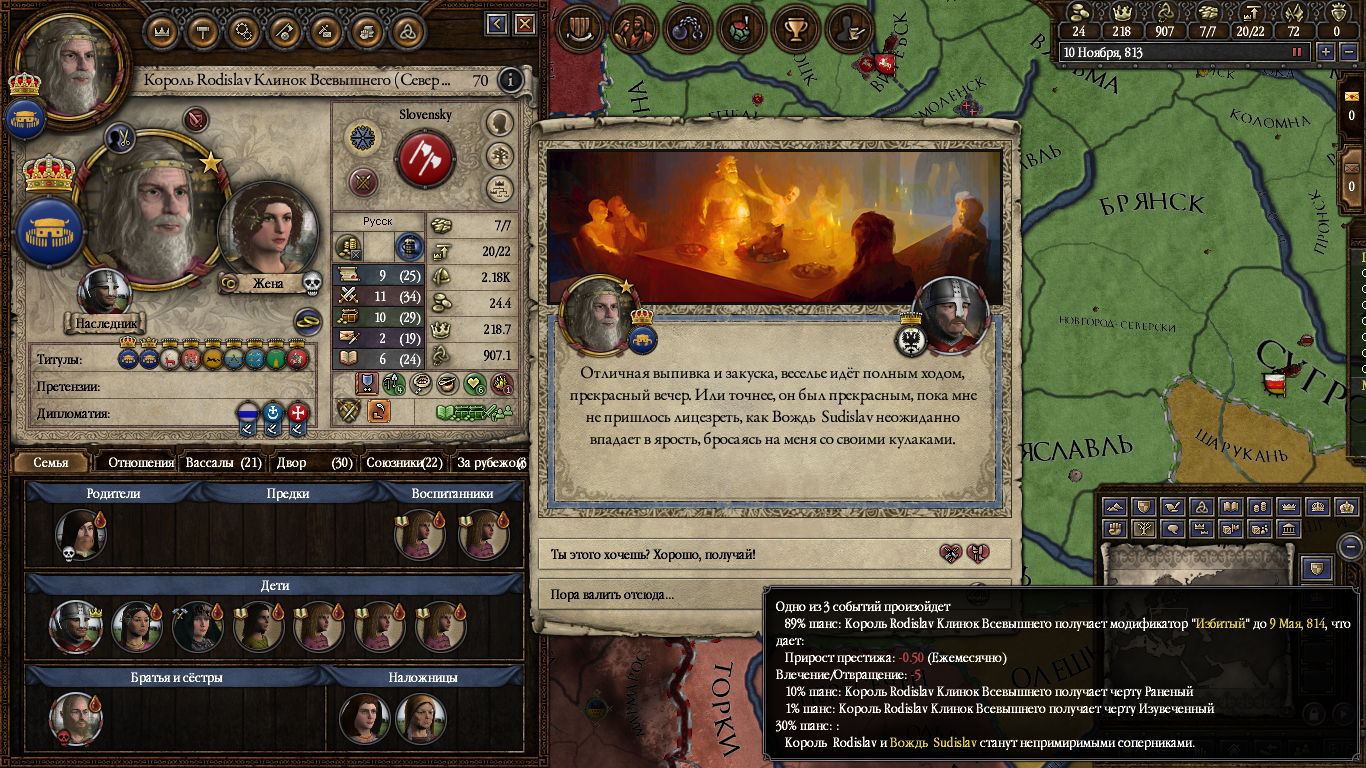
Task: Go back with the left arrow button
Action: [x=497, y=24]
